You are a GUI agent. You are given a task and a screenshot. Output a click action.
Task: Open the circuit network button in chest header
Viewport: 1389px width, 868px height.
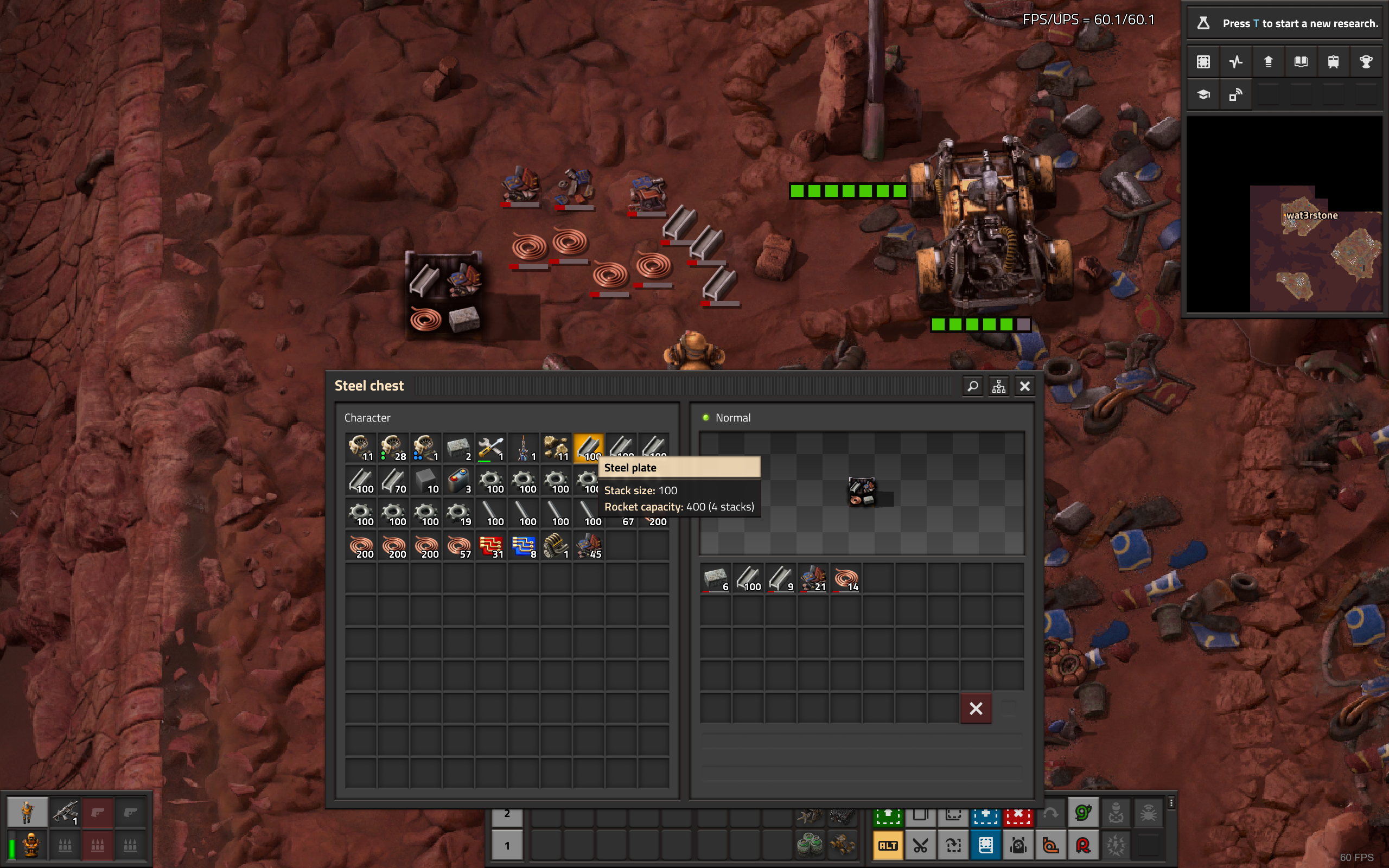pyautogui.click(x=999, y=386)
